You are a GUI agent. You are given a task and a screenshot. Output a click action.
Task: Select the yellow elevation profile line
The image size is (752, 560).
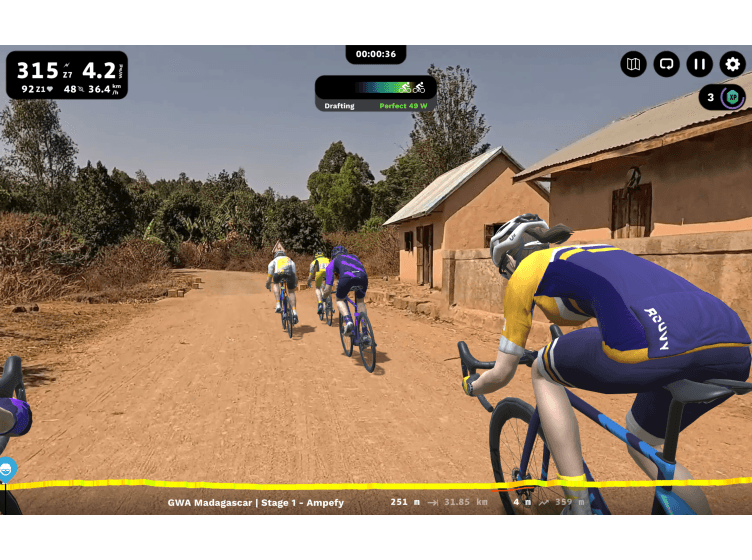point(300,485)
